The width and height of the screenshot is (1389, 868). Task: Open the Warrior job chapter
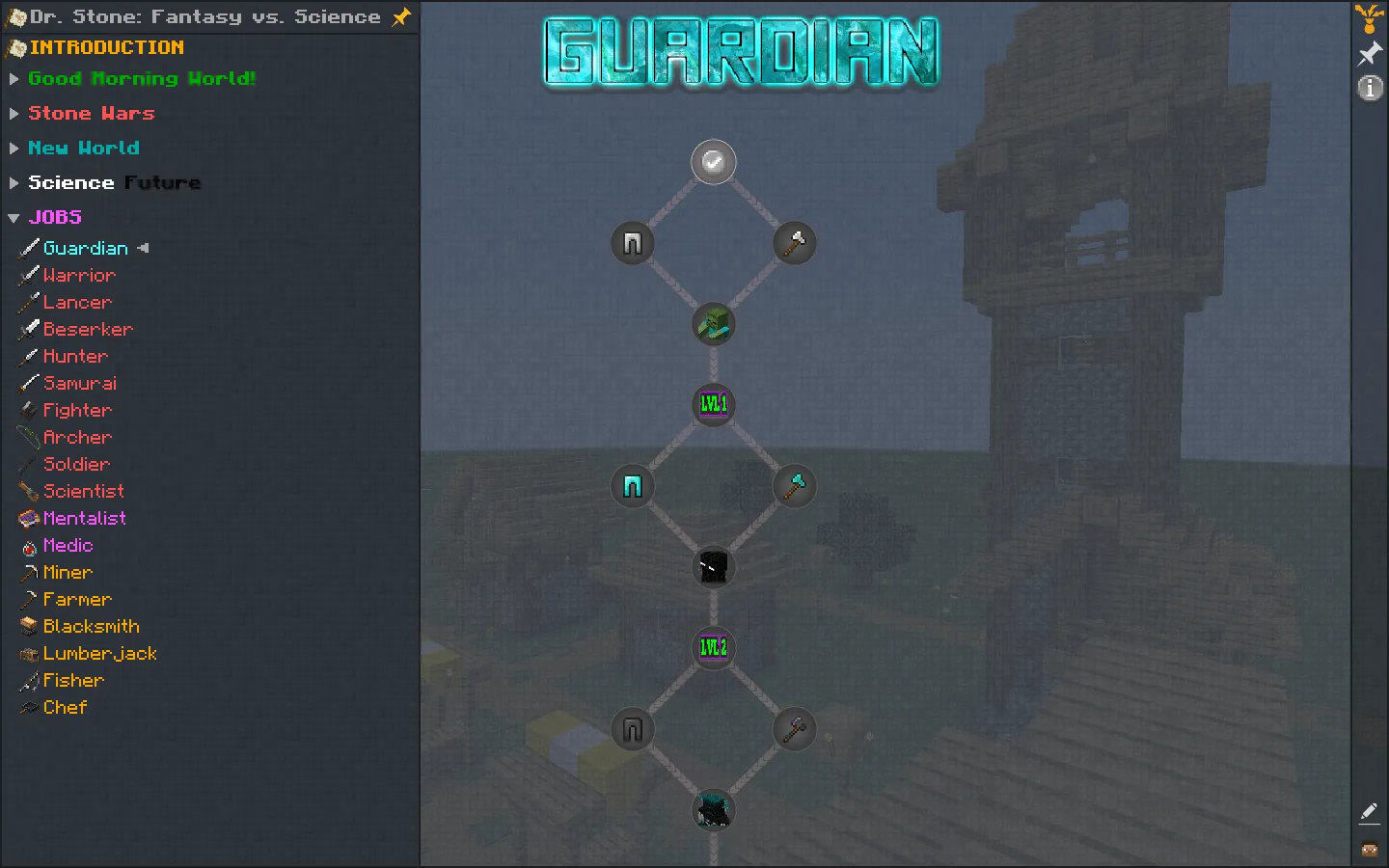click(80, 275)
